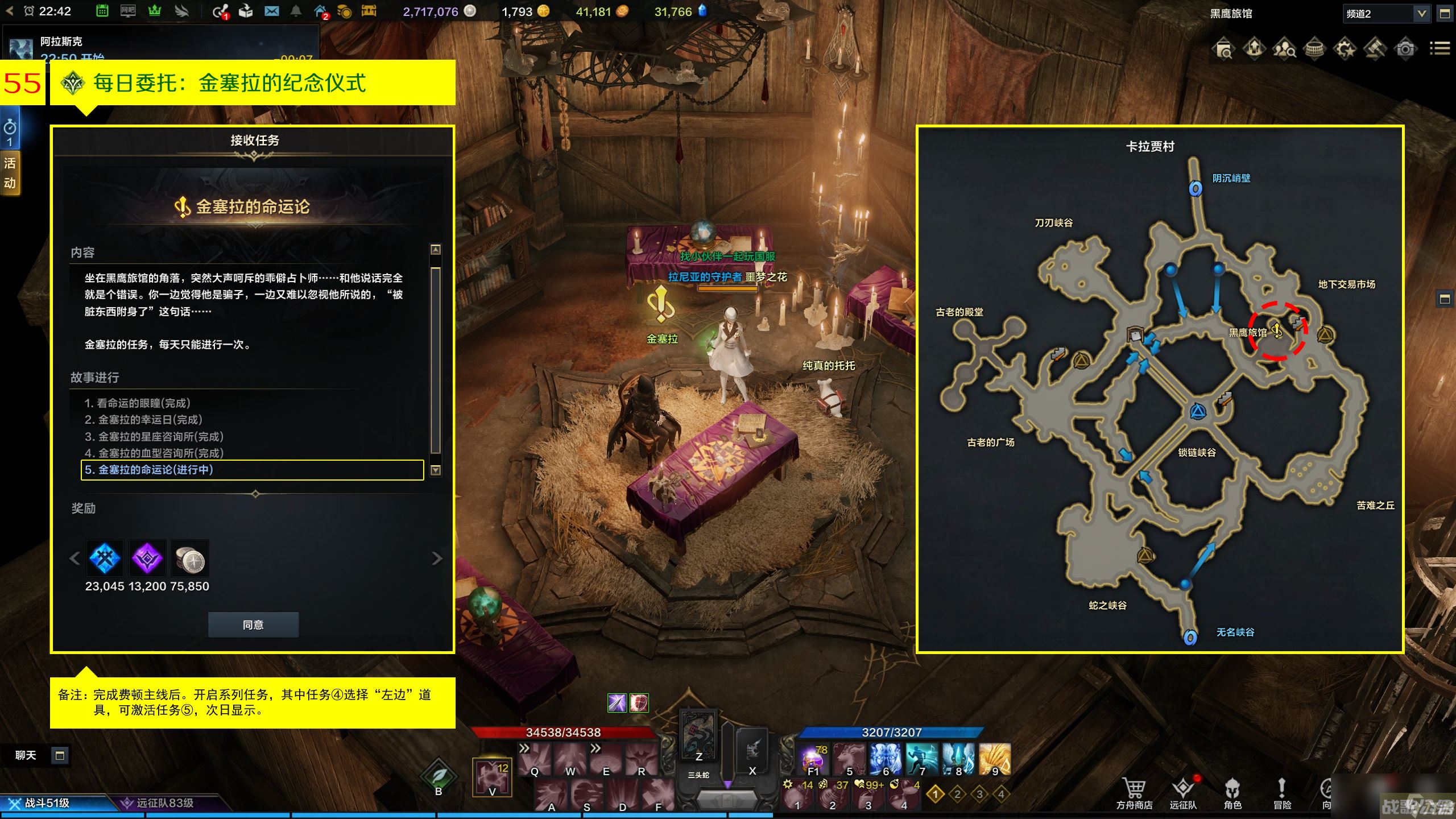Click the quest marker on the 黑鹰旅馆 map
Viewport: 1456px width, 819px height.
[1277, 330]
